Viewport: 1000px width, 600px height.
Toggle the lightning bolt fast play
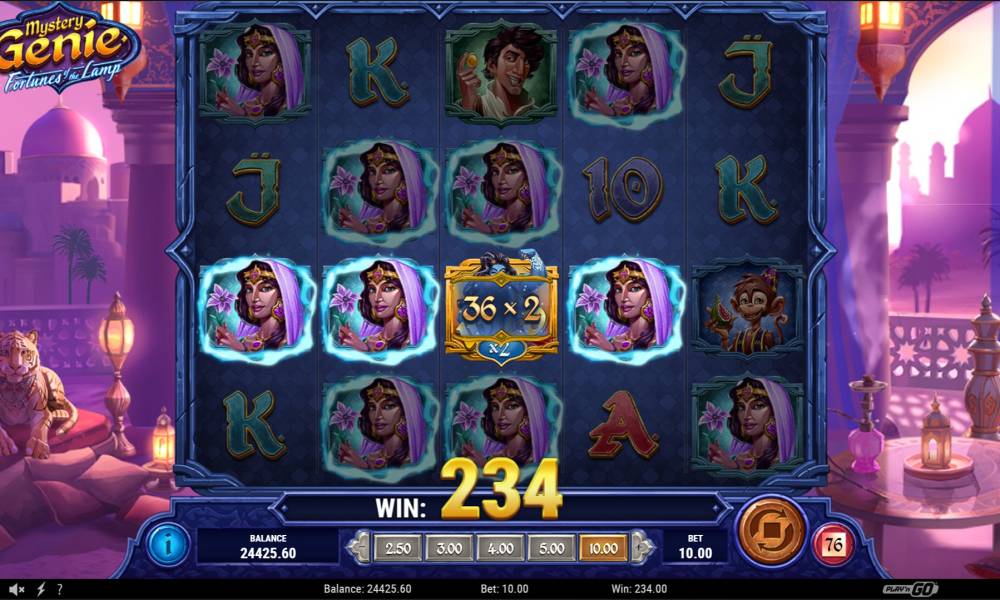[41, 589]
